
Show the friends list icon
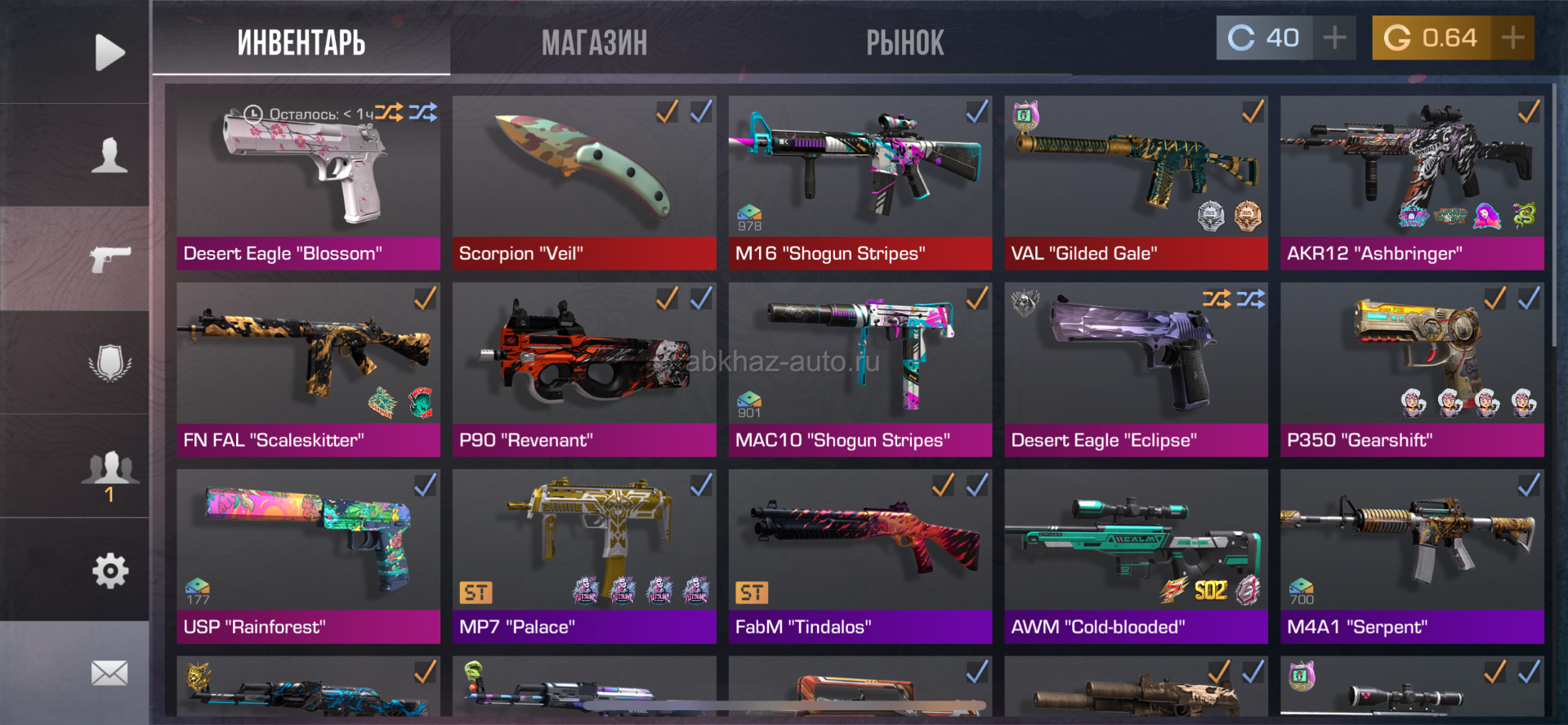click(109, 468)
